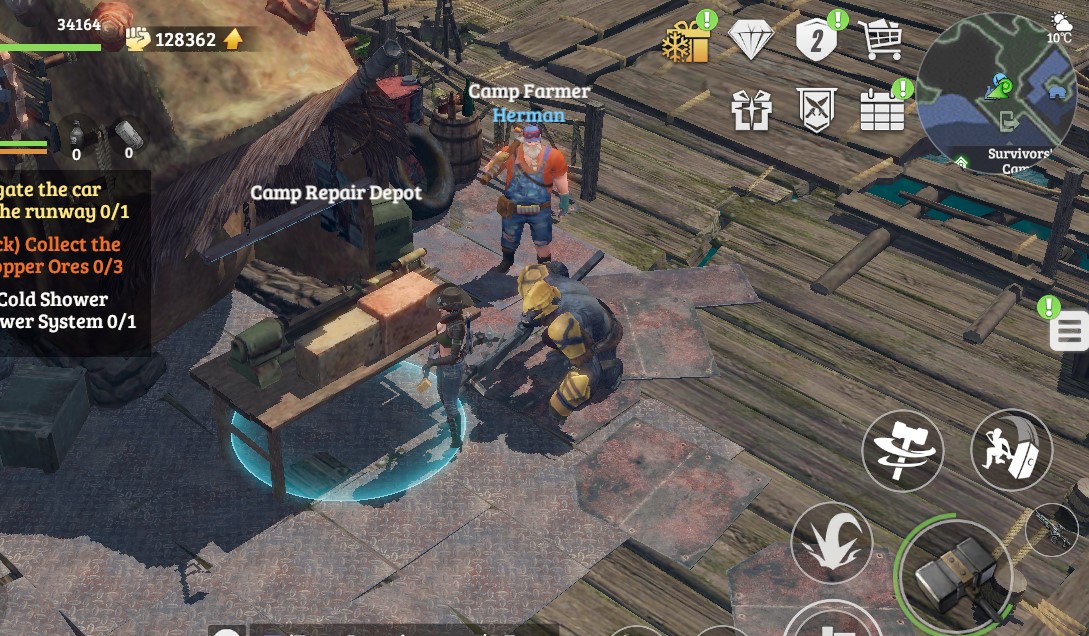The width and height of the screenshot is (1089, 636).
Task: Open the calendar events icon
Action: (882, 110)
